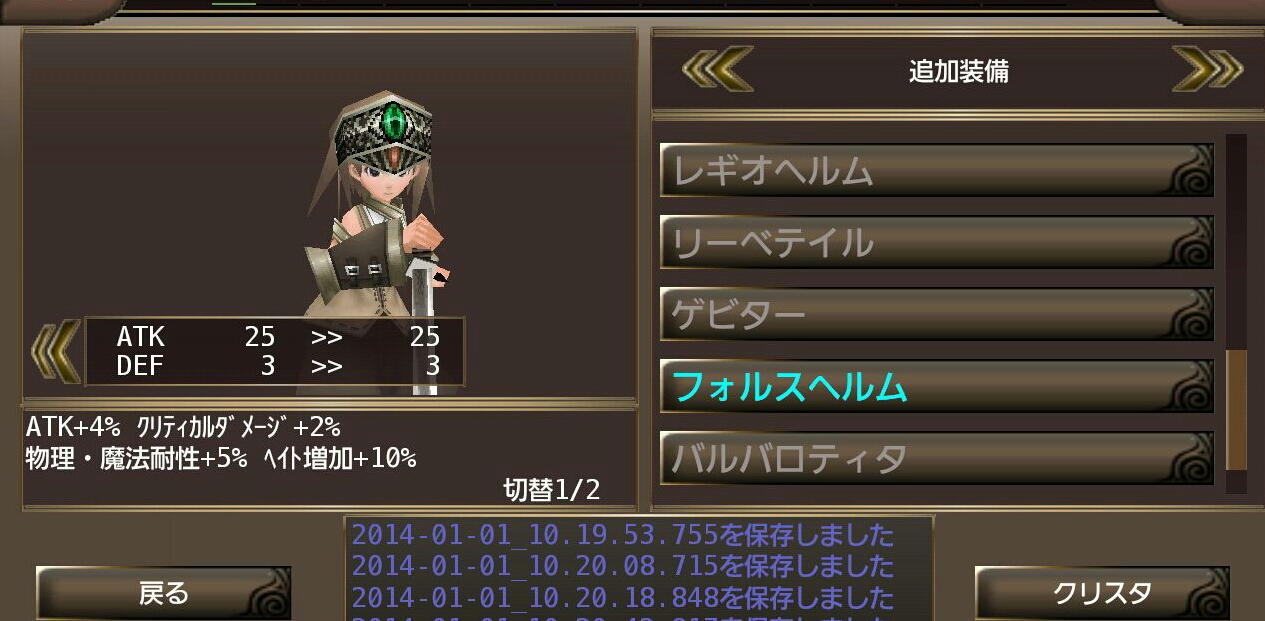
Task: Select the highlighted フォルスヘルム entry
Action: (936, 387)
